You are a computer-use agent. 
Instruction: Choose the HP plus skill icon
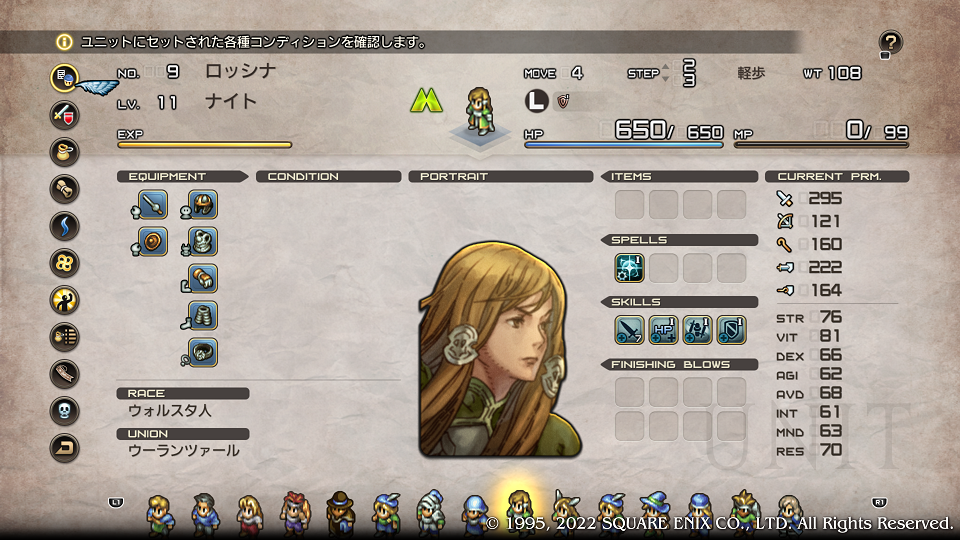664,329
